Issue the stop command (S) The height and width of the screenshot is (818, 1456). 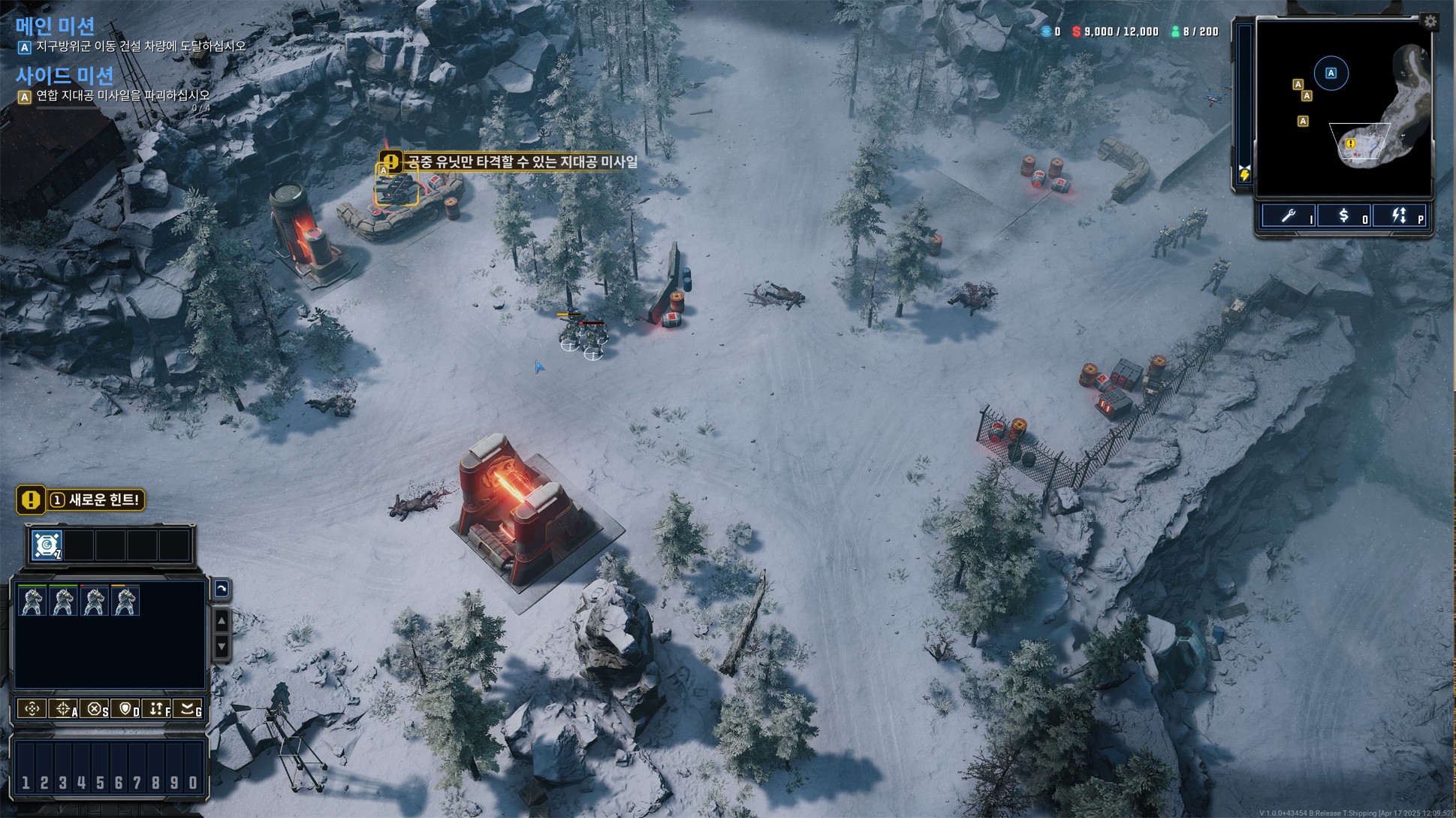95,708
